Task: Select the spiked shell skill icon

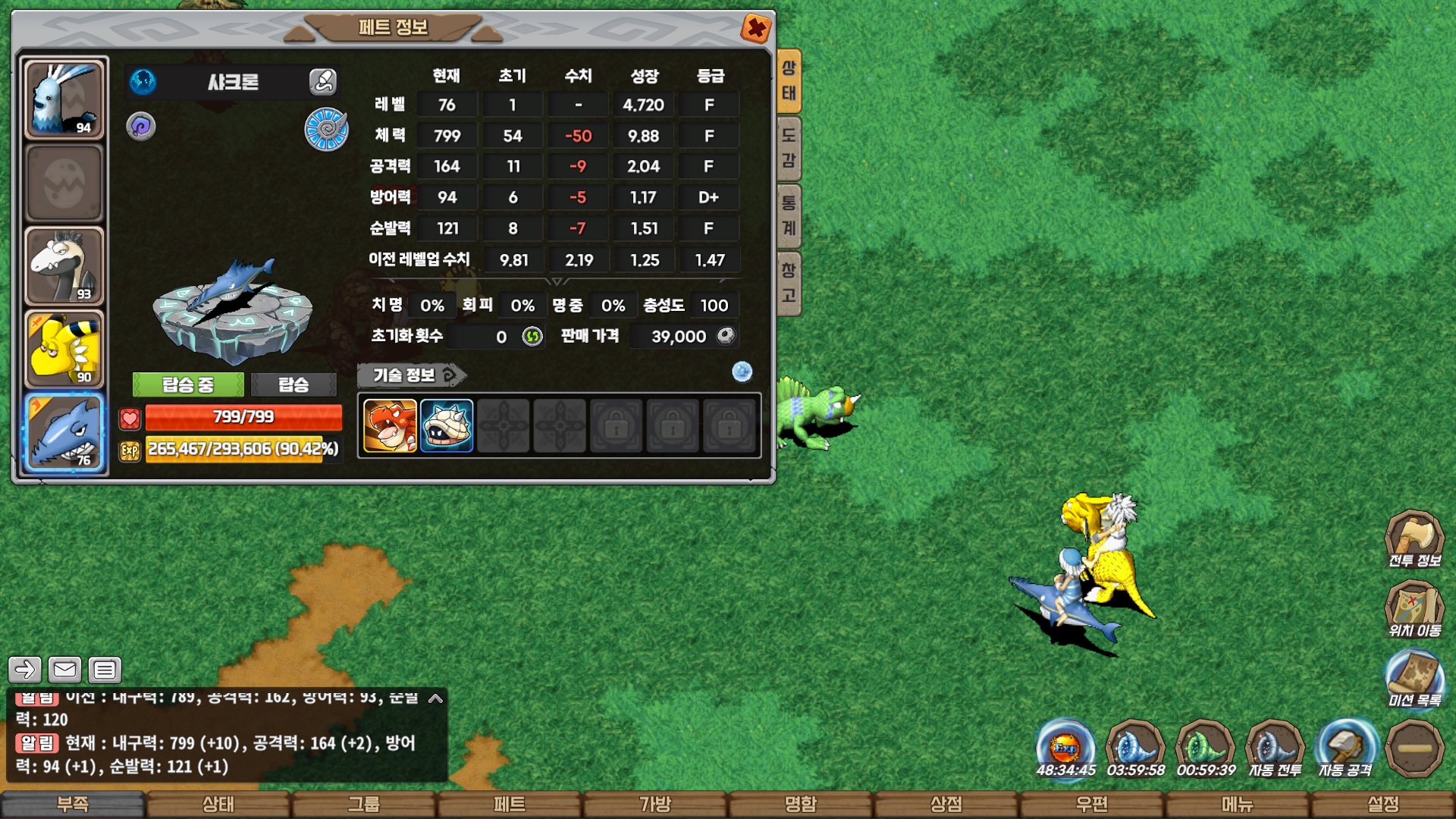Action: 447,425
